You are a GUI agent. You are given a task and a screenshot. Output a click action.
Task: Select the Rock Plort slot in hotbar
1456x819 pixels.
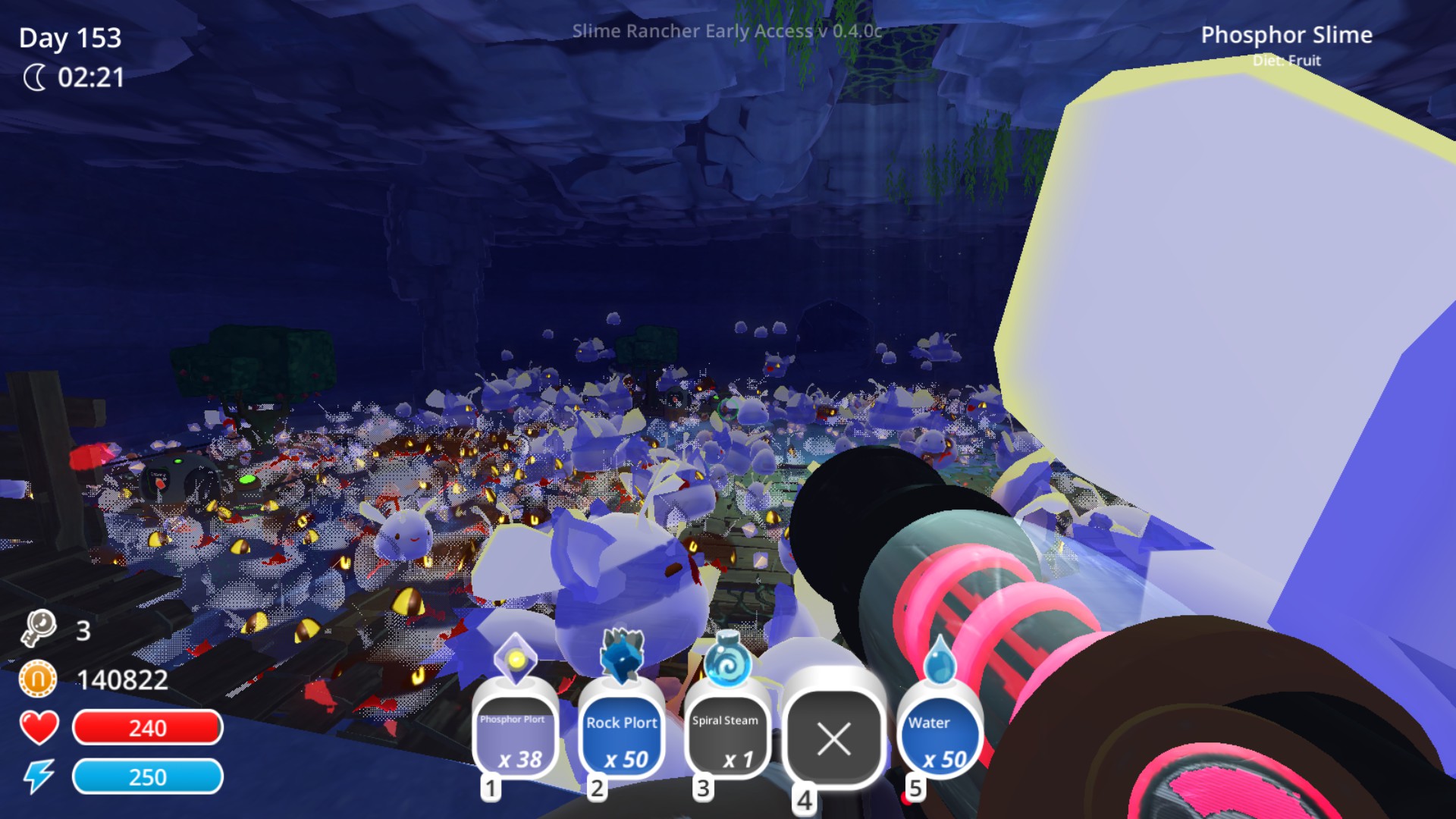tap(622, 732)
